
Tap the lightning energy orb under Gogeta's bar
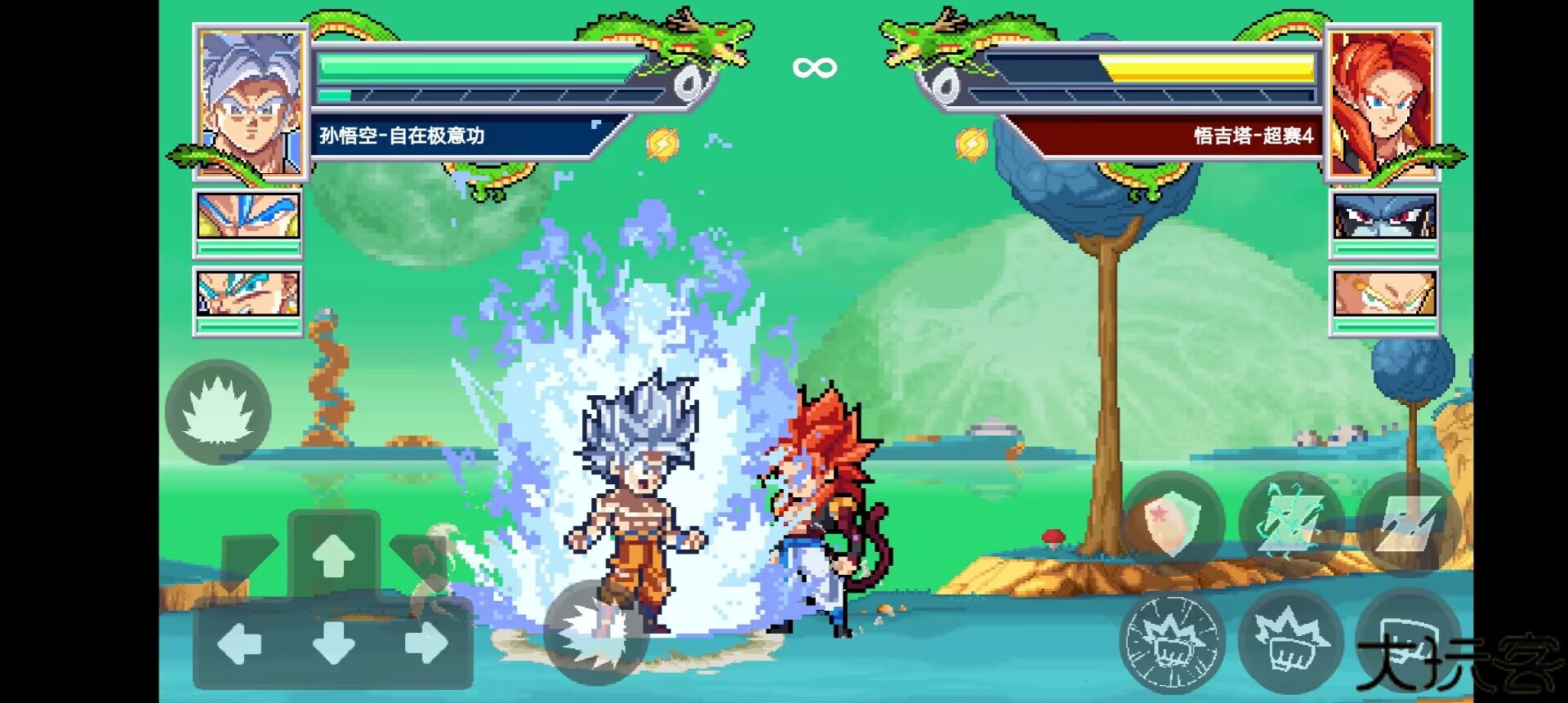pyautogui.click(x=972, y=142)
